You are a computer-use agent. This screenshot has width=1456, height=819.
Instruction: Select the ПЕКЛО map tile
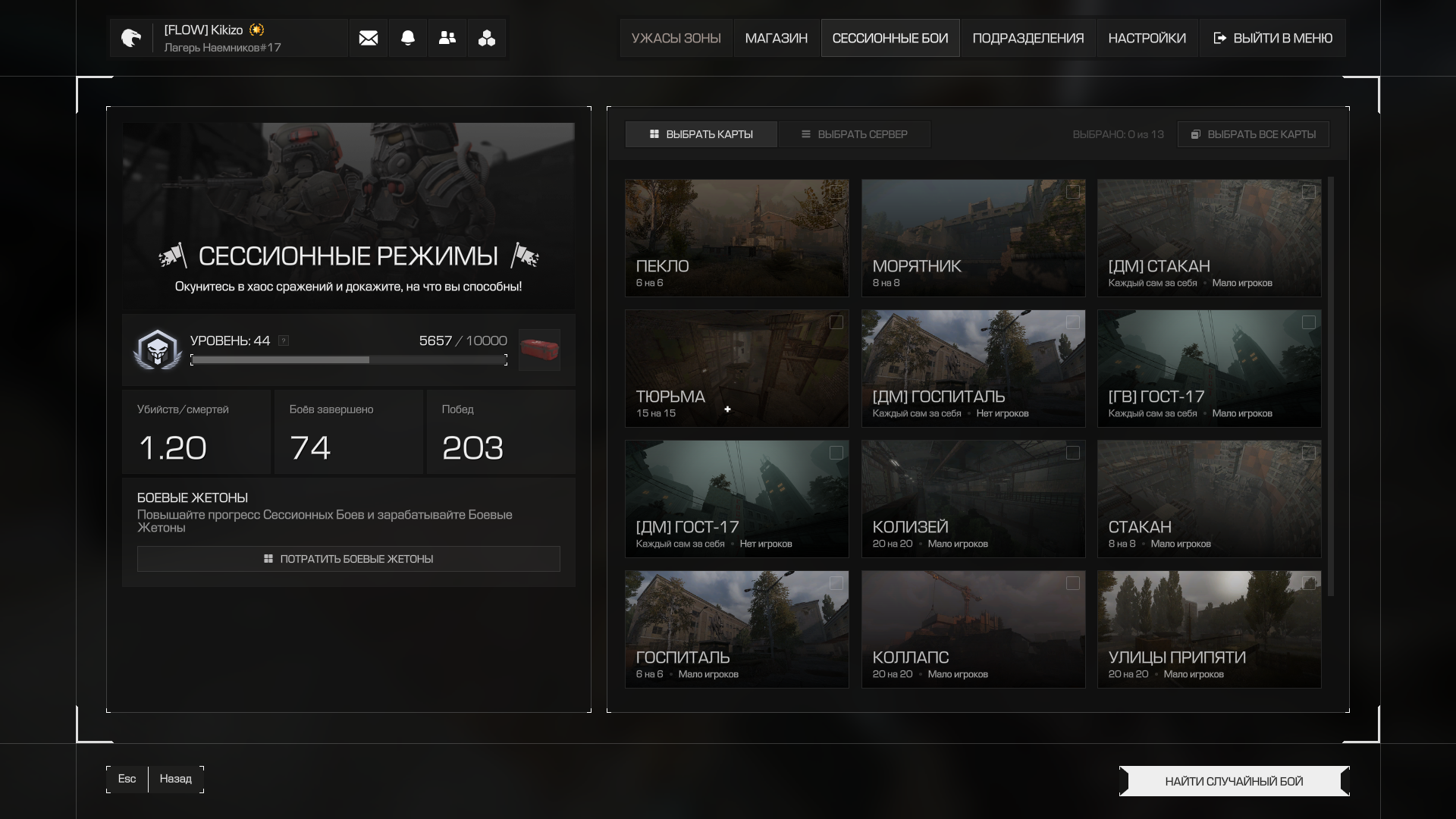point(736,237)
